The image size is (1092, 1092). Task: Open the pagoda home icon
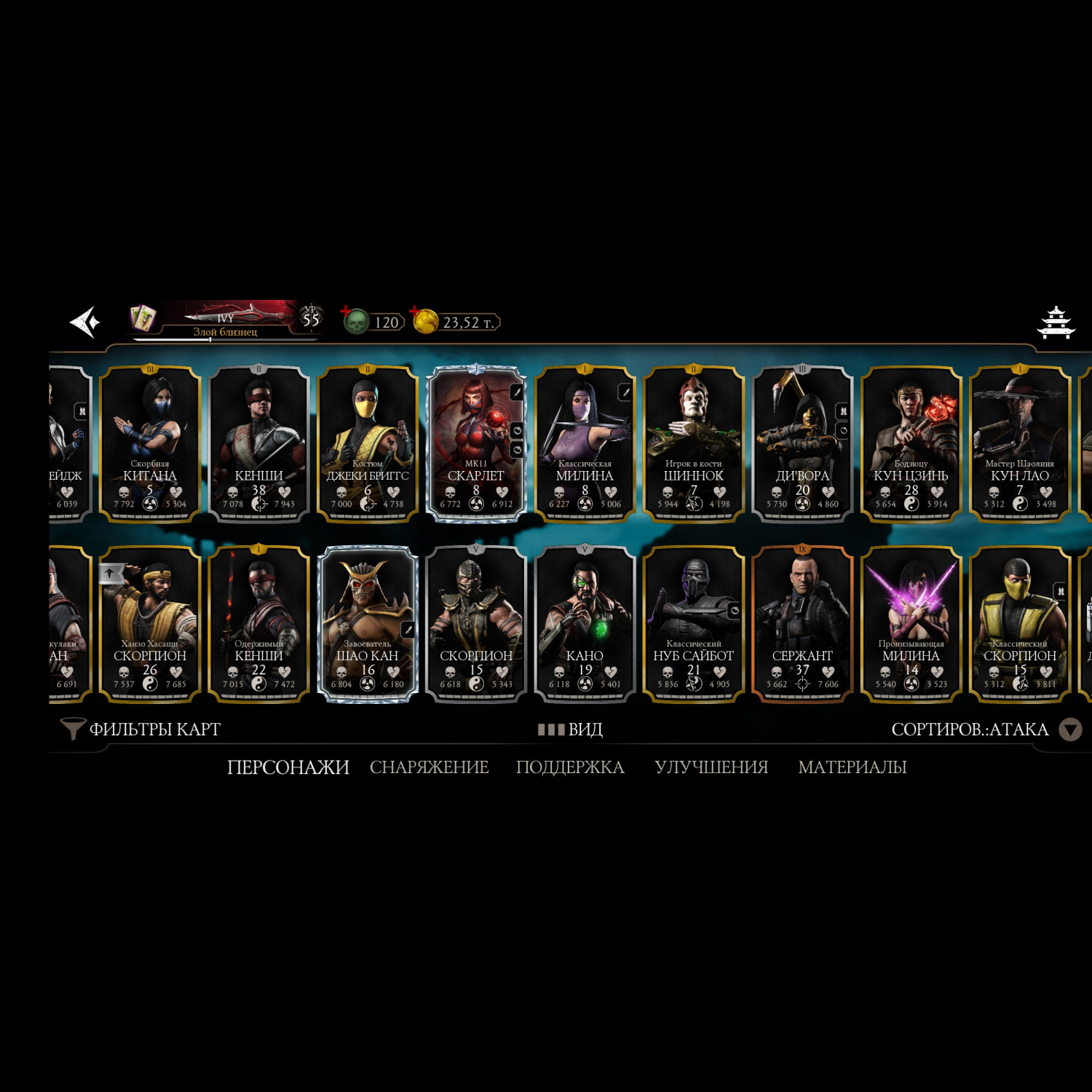coord(1056,323)
